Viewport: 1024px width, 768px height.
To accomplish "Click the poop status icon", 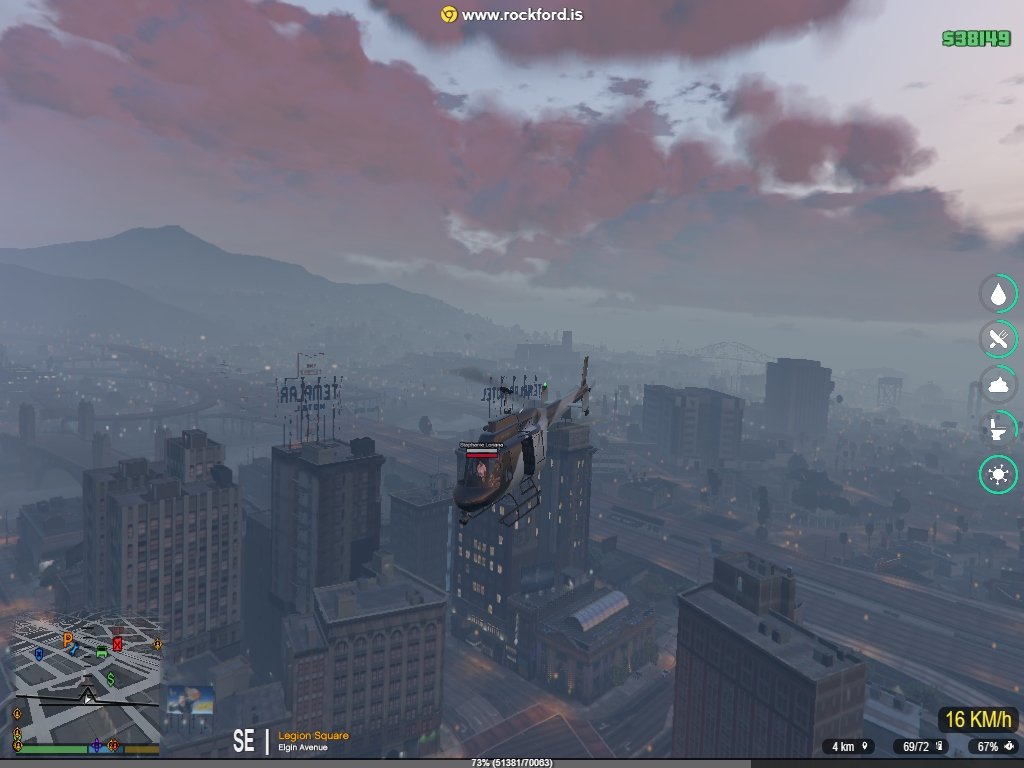I will 998,385.
